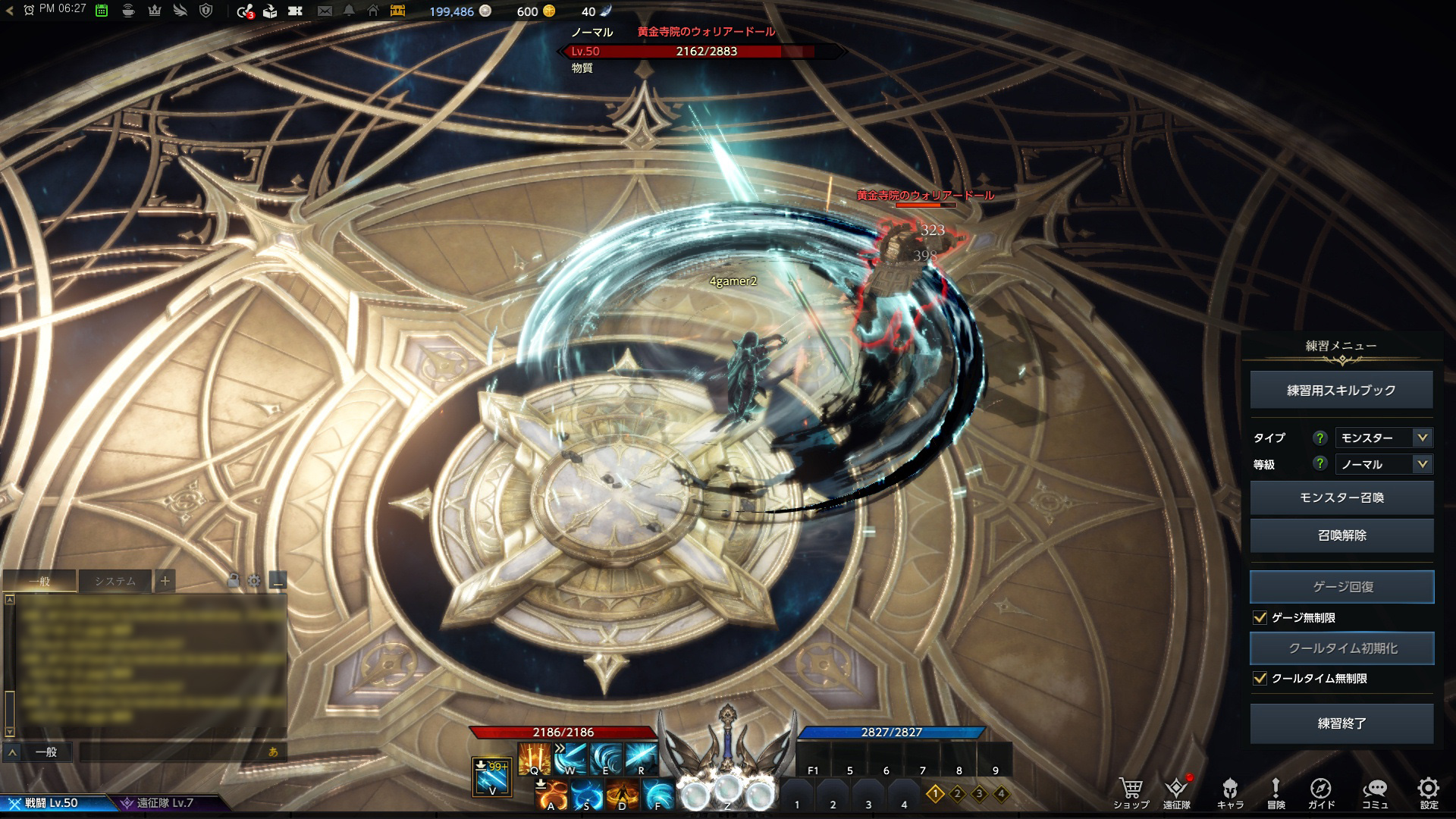Open the コミュ community menu
1456x819 pixels.
pyautogui.click(x=1374, y=789)
